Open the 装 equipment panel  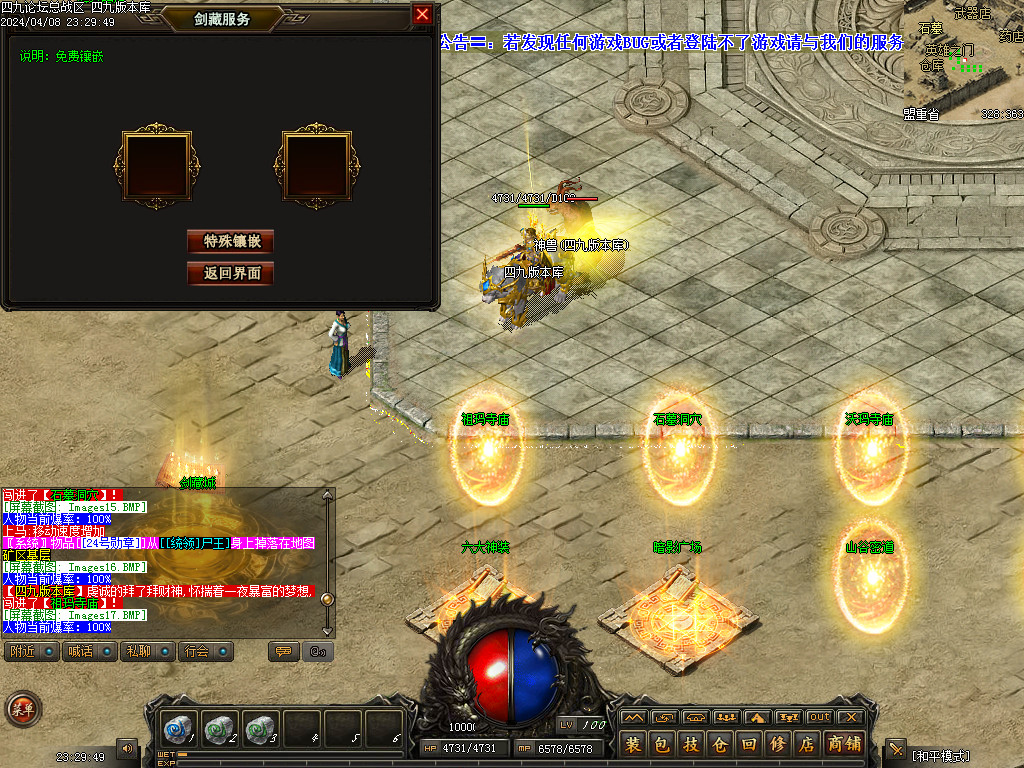(x=633, y=744)
